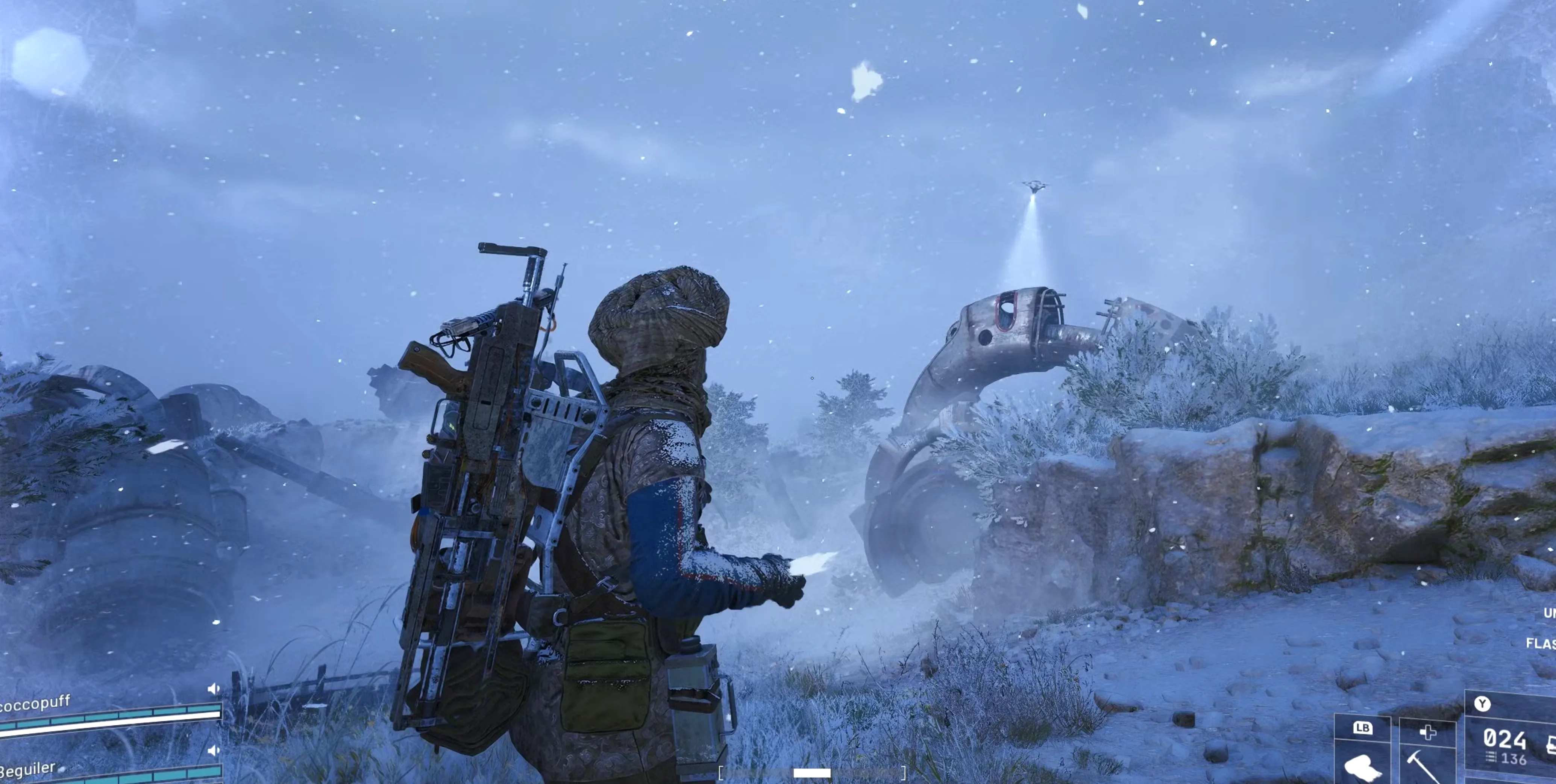Select the medkit quick slot icon
The height and width of the screenshot is (784, 1556).
1429,732
